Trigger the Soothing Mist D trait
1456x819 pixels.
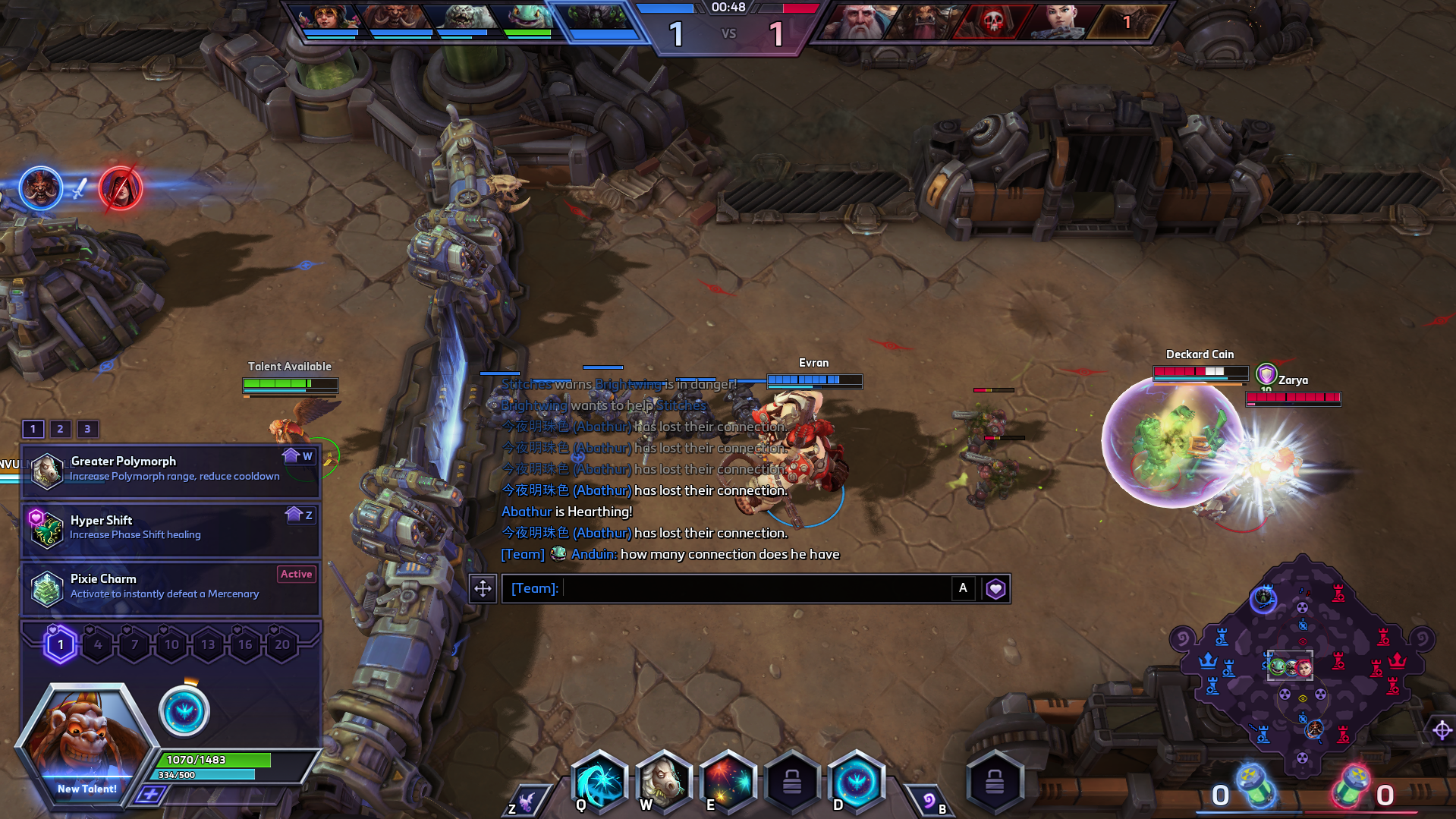tap(857, 780)
